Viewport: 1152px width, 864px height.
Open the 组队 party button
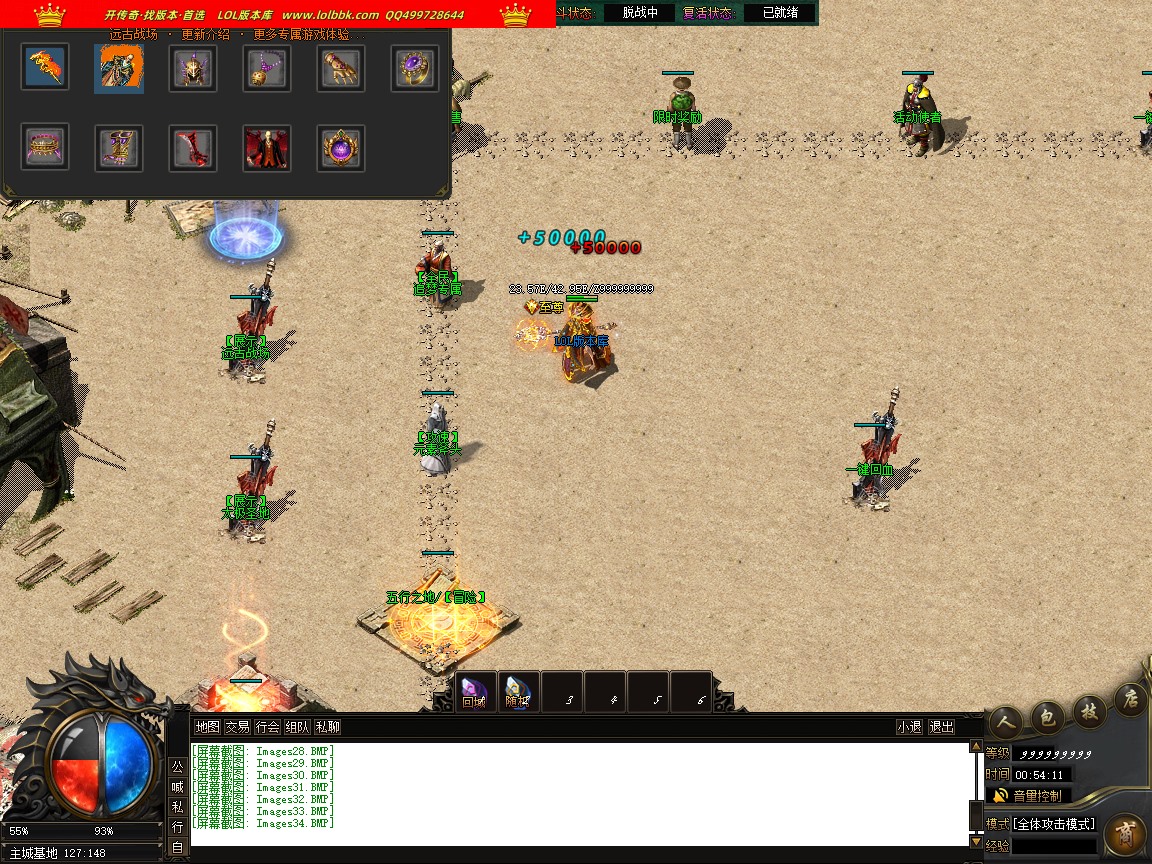point(297,727)
